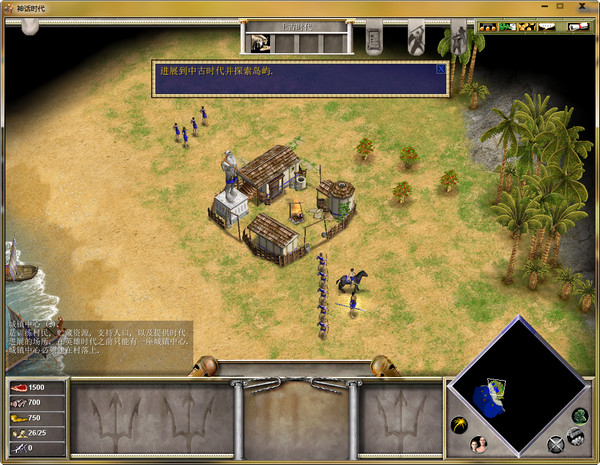Toggle the crossed-swords military minimap filter
Screen dimensions: 600x465
[556, 444]
